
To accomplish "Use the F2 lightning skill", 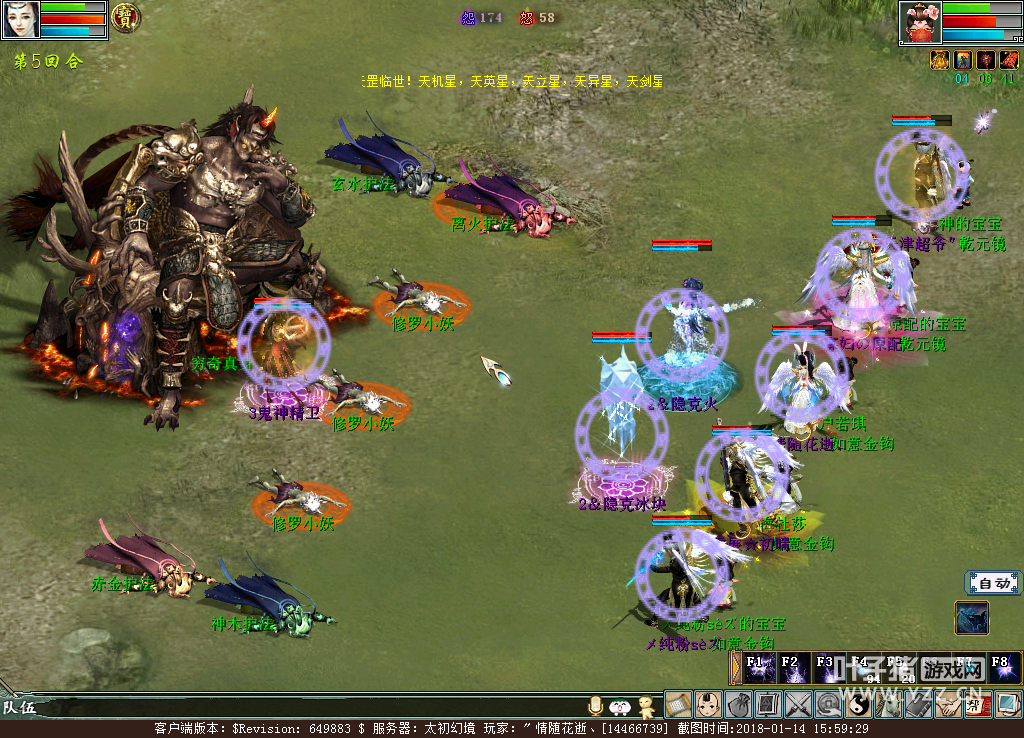I will (793, 668).
